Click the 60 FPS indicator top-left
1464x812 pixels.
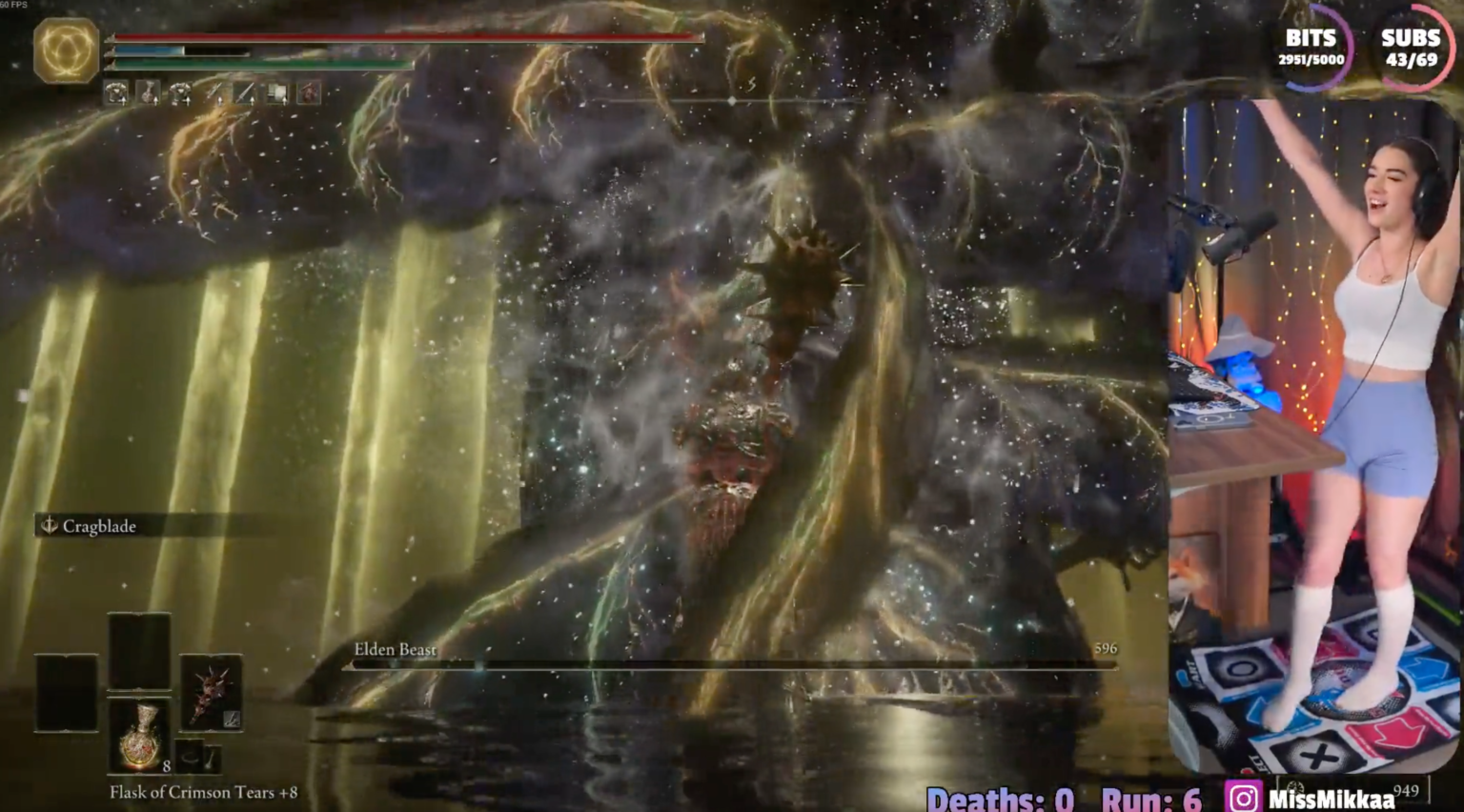point(13,5)
